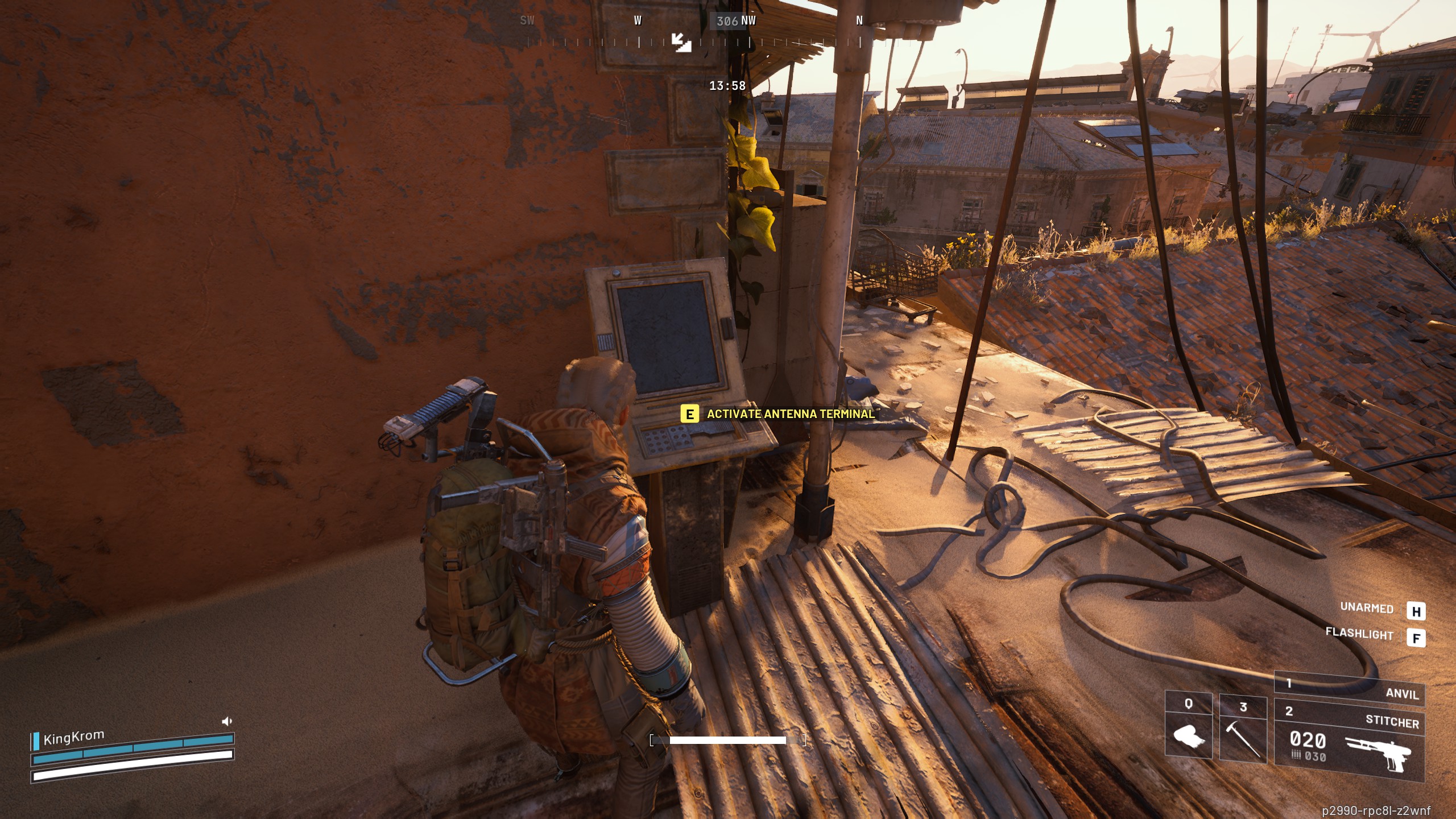Click the yellow E interaction key button
The image size is (1456, 819).
[689, 415]
